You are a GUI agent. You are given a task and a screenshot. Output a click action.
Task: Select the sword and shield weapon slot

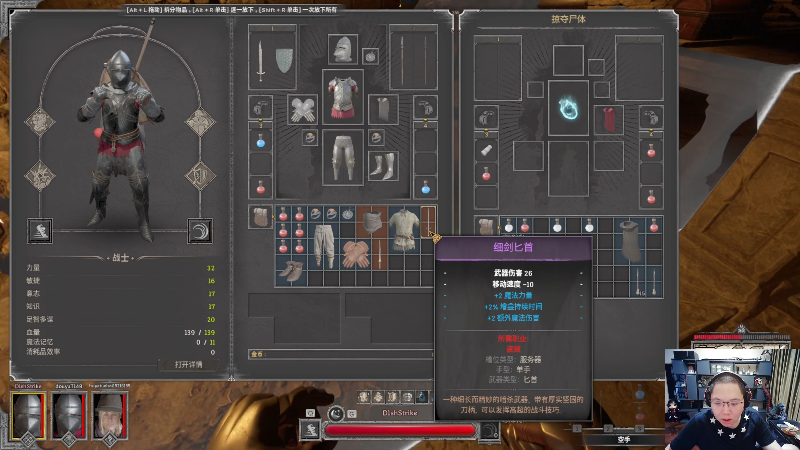click(272, 61)
